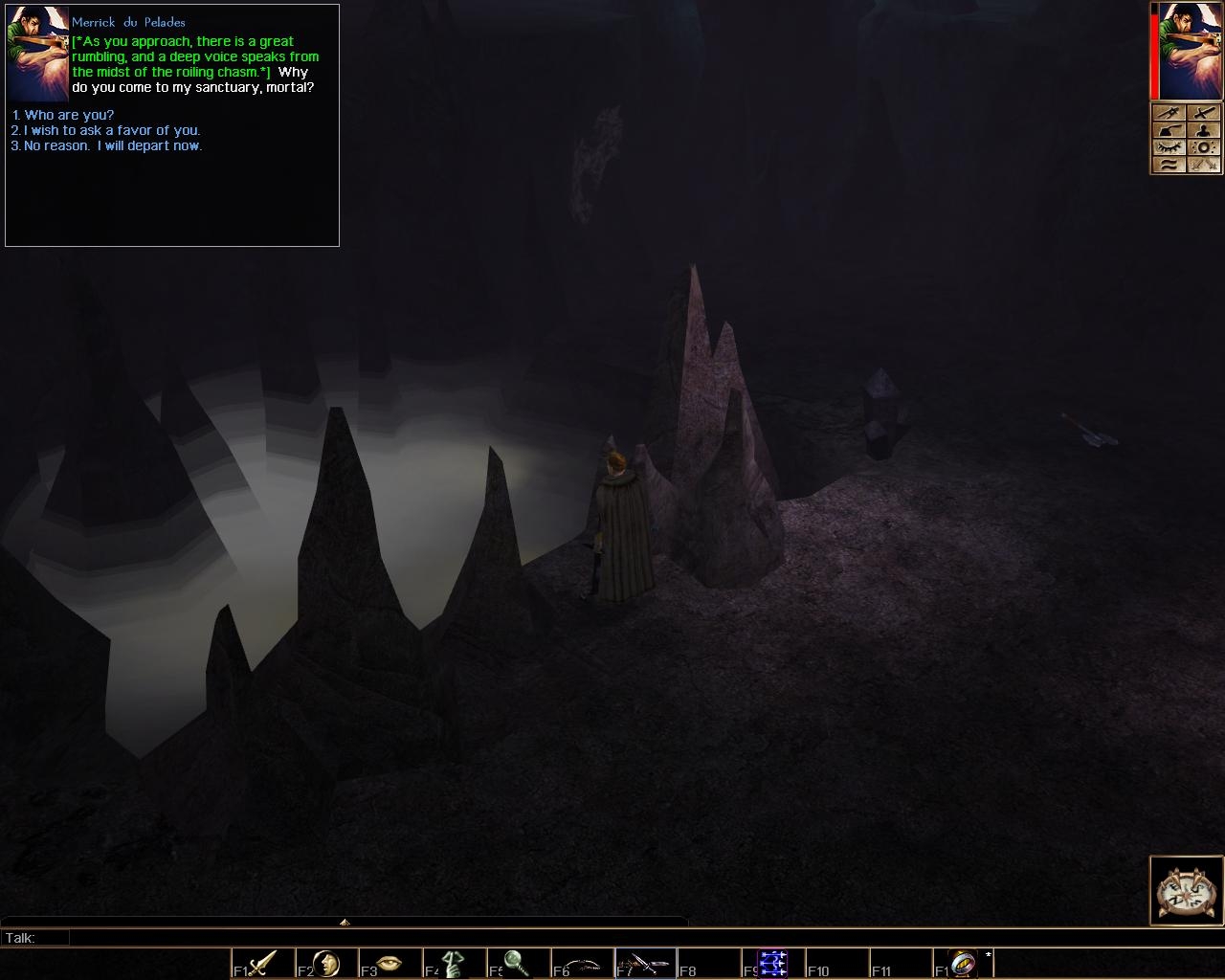Open the gear-shaped options button
The width and height of the screenshot is (1225, 980).
point(1203,147)
